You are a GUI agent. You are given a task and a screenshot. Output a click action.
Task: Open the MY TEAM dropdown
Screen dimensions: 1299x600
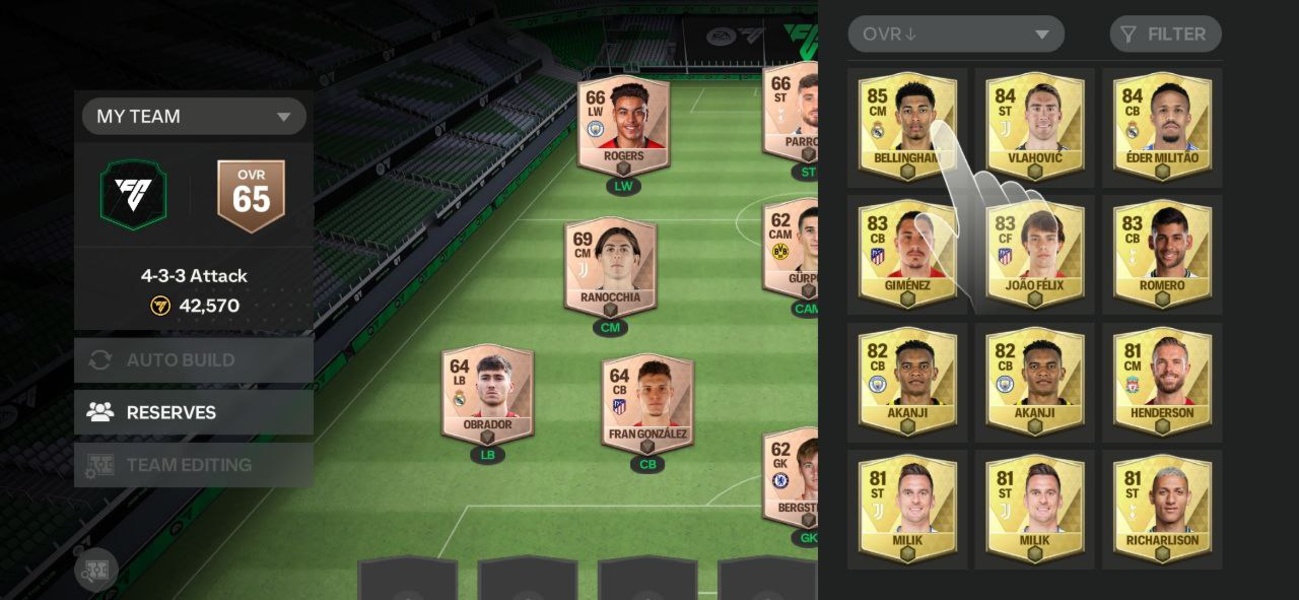tap(194, 116)
